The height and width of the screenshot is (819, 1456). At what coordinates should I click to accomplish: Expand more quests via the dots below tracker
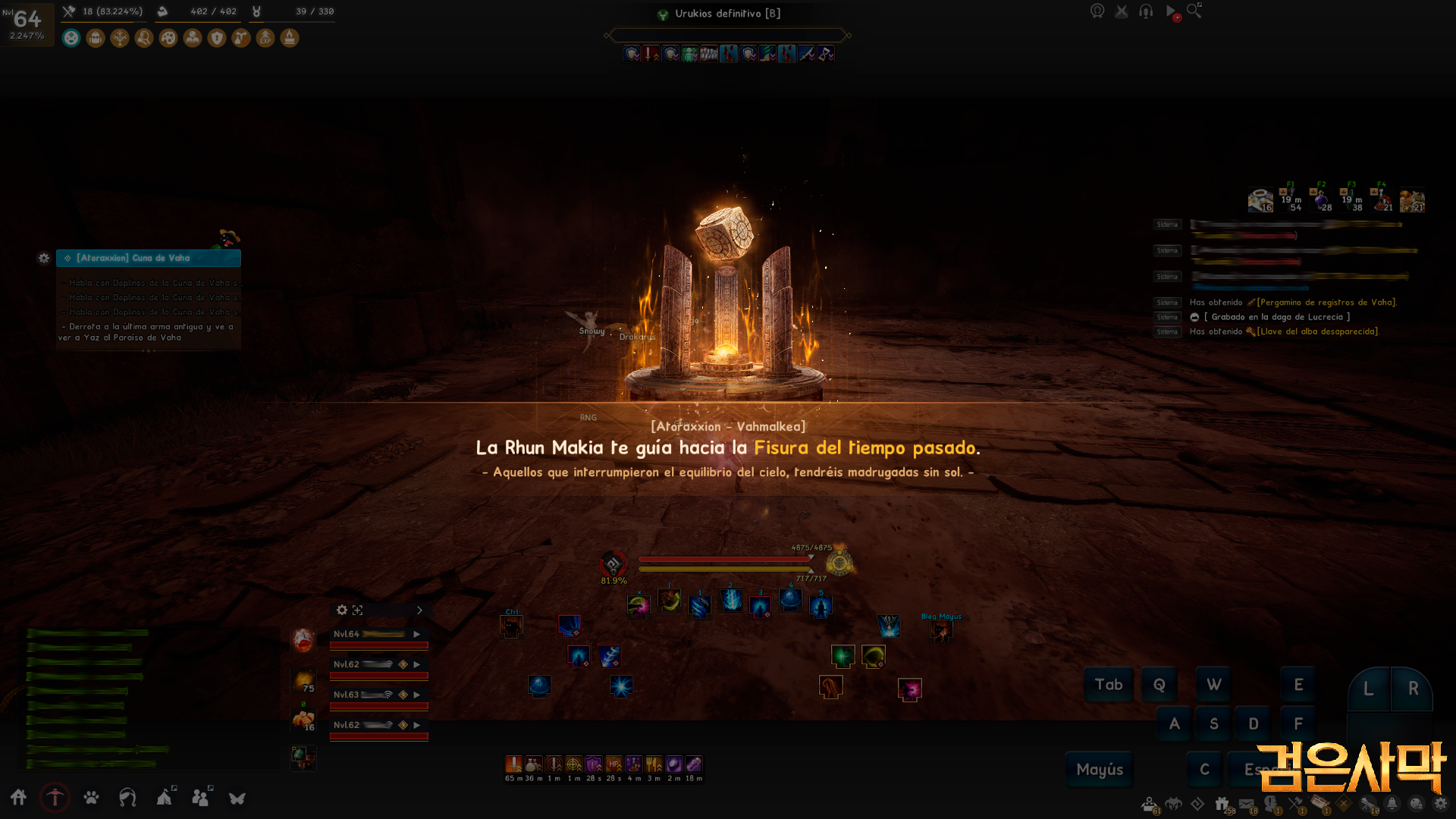click(149, 352)
